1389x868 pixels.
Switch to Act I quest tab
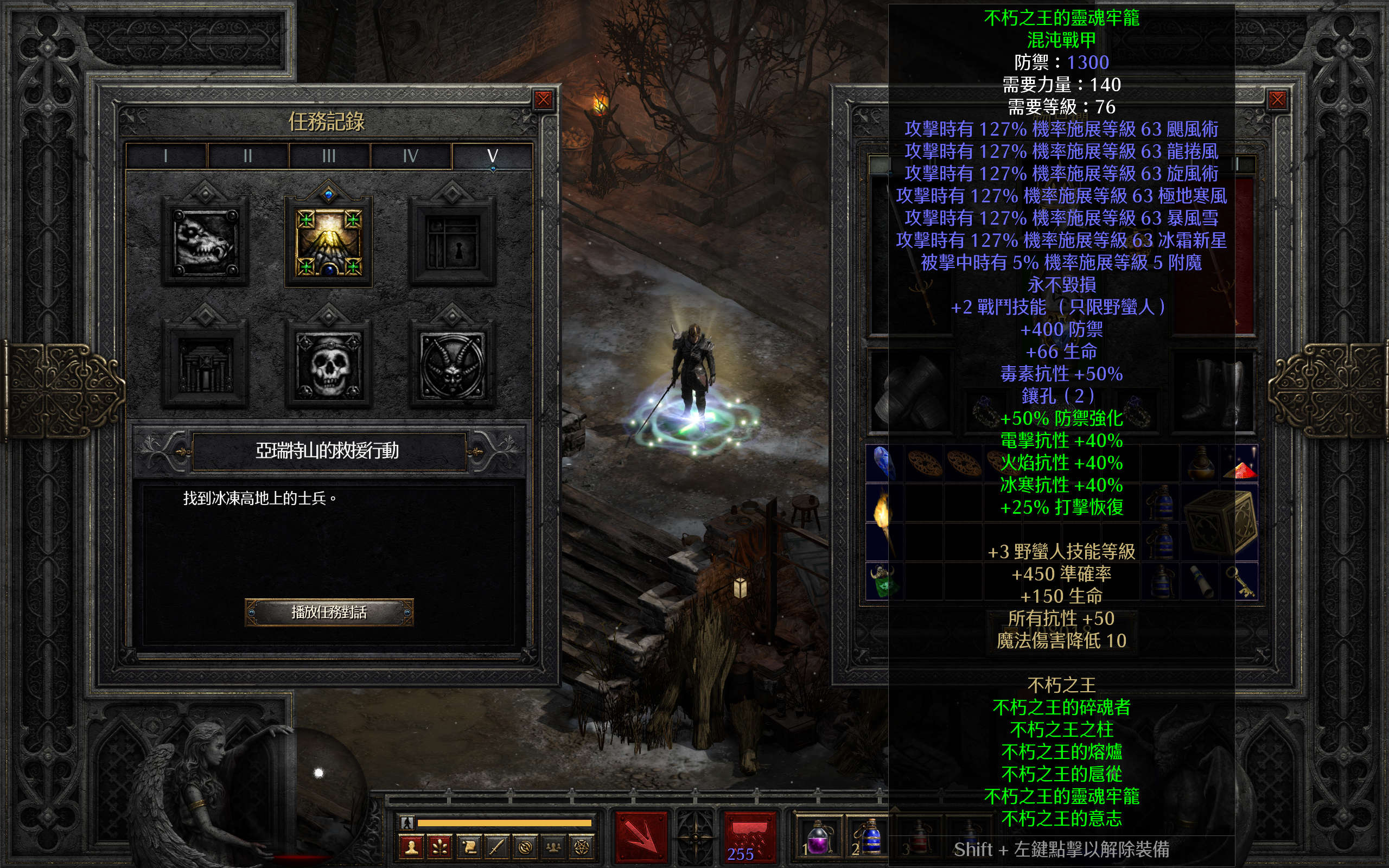click(x=166, y=156)
